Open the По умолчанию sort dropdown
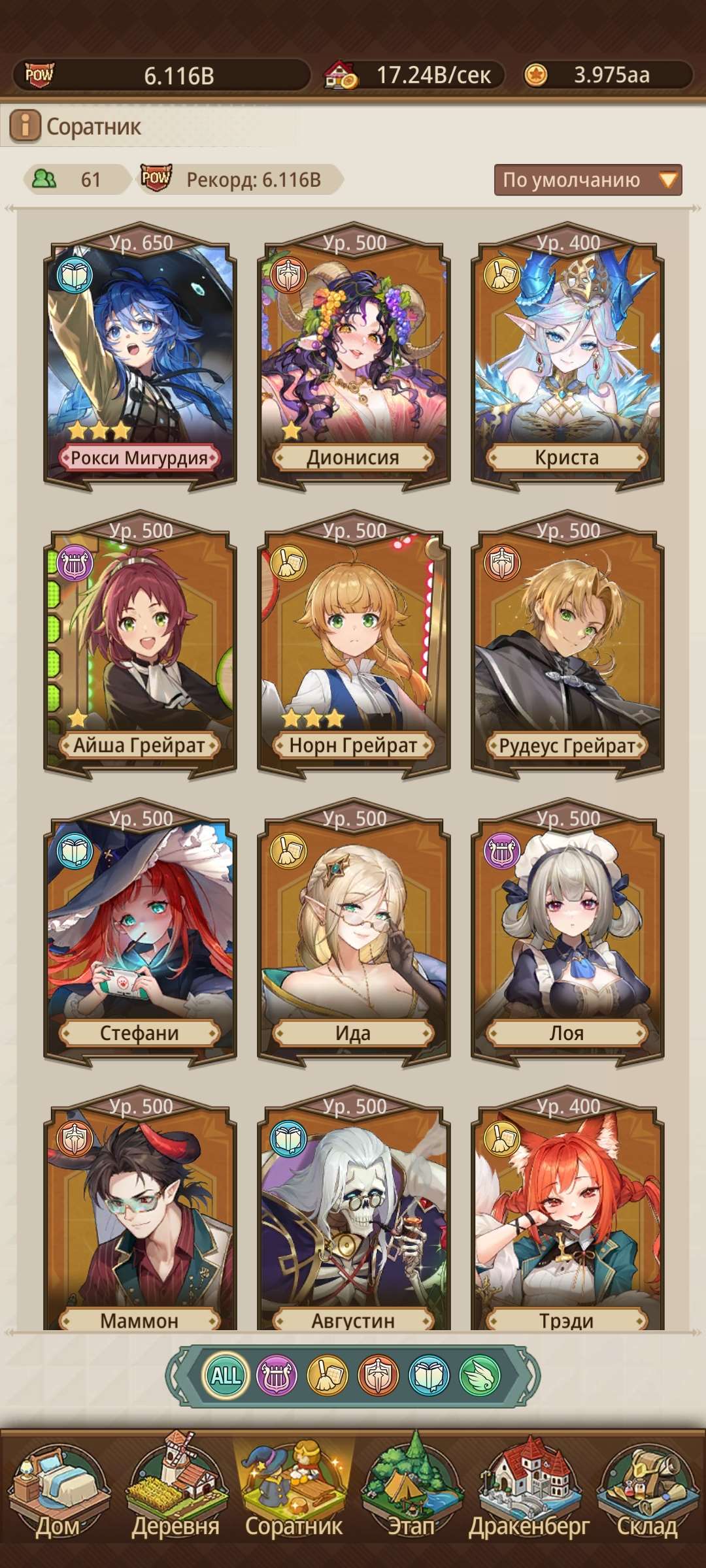The height and width of the screenshot is (1568, 706). click(x=588, y=180)
